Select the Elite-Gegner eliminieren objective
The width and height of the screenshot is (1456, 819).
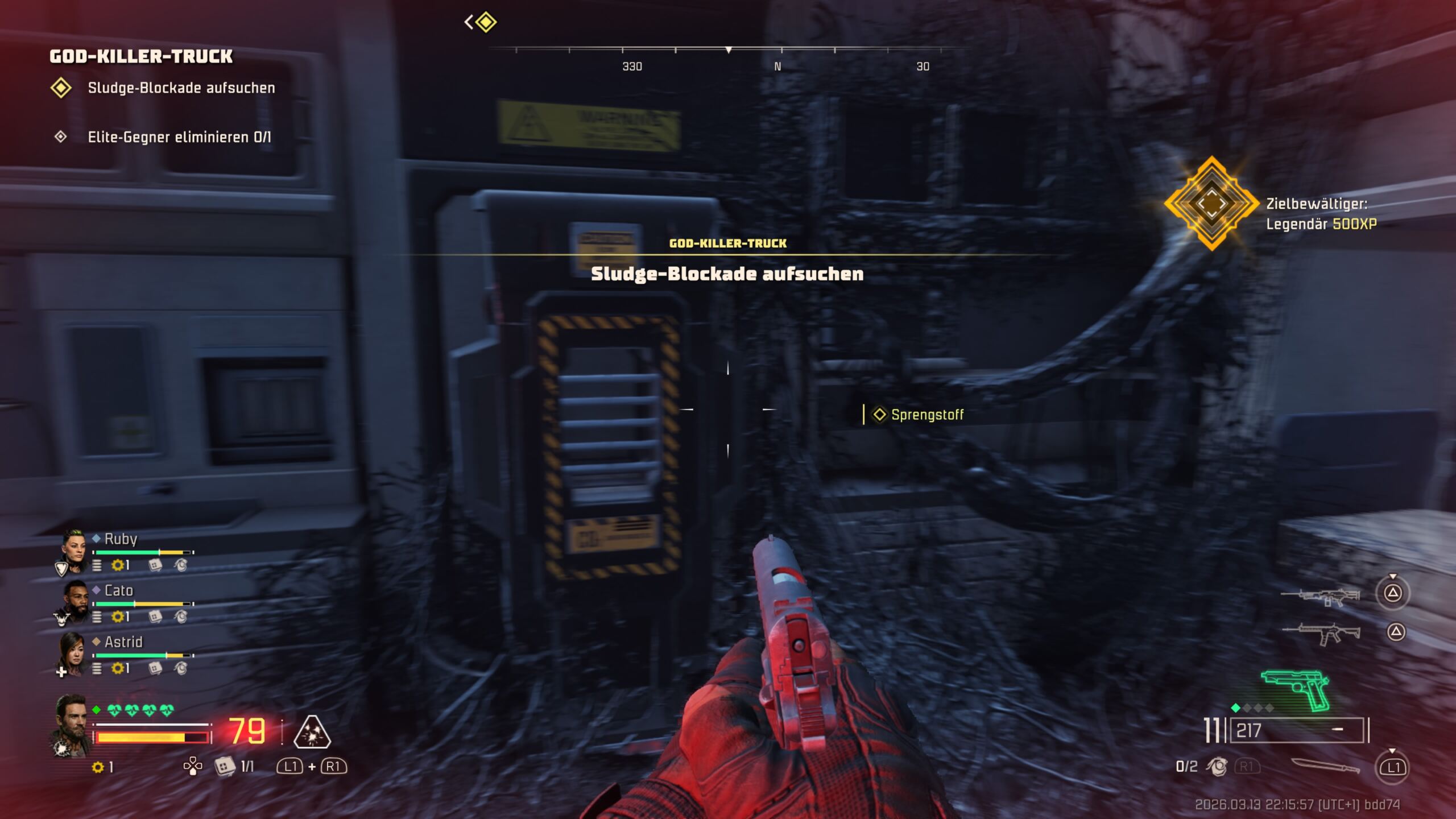click(179, 137)
